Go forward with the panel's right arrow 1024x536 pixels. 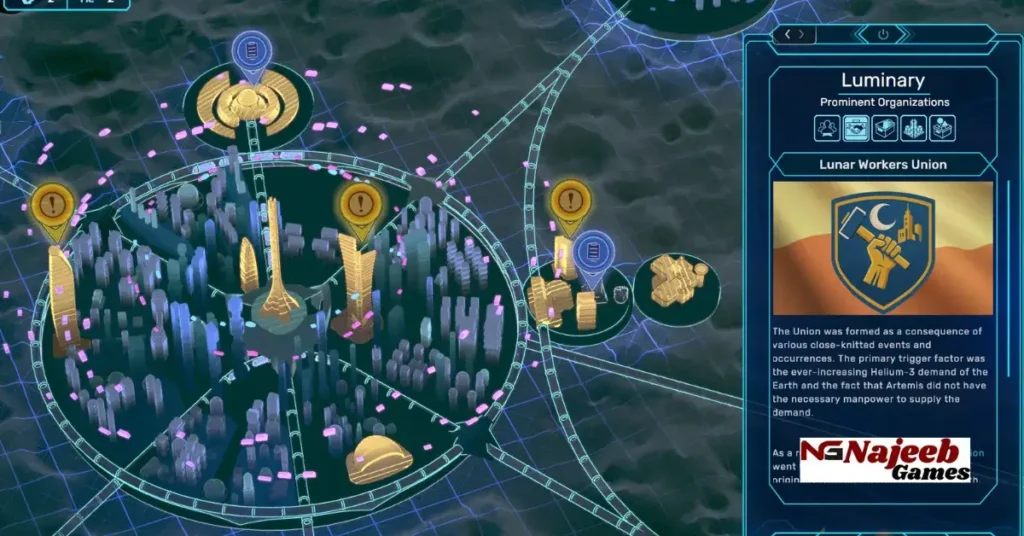point(803,34)
